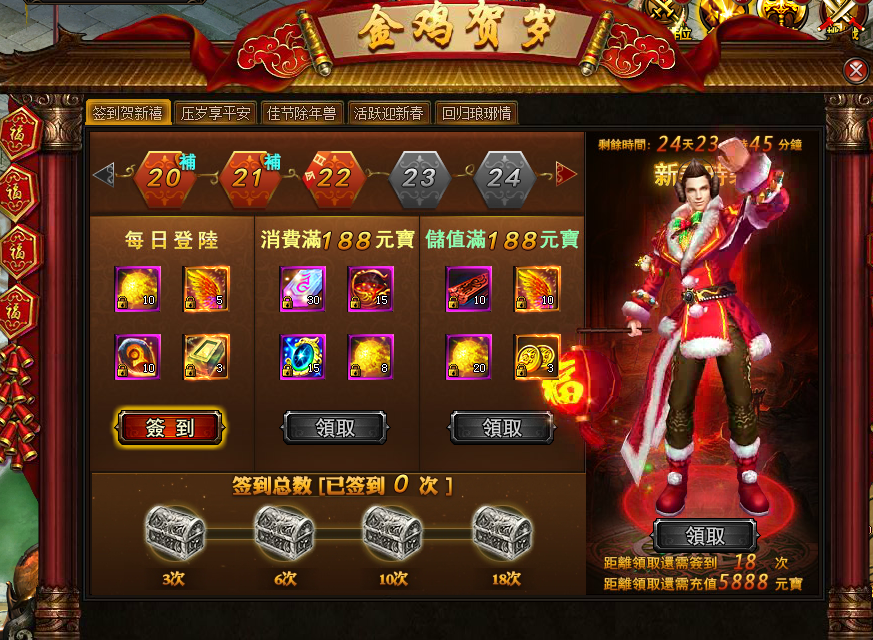873x640 pixels.
Task: Pick the grey day 24 hexagon
Action: 505,178
